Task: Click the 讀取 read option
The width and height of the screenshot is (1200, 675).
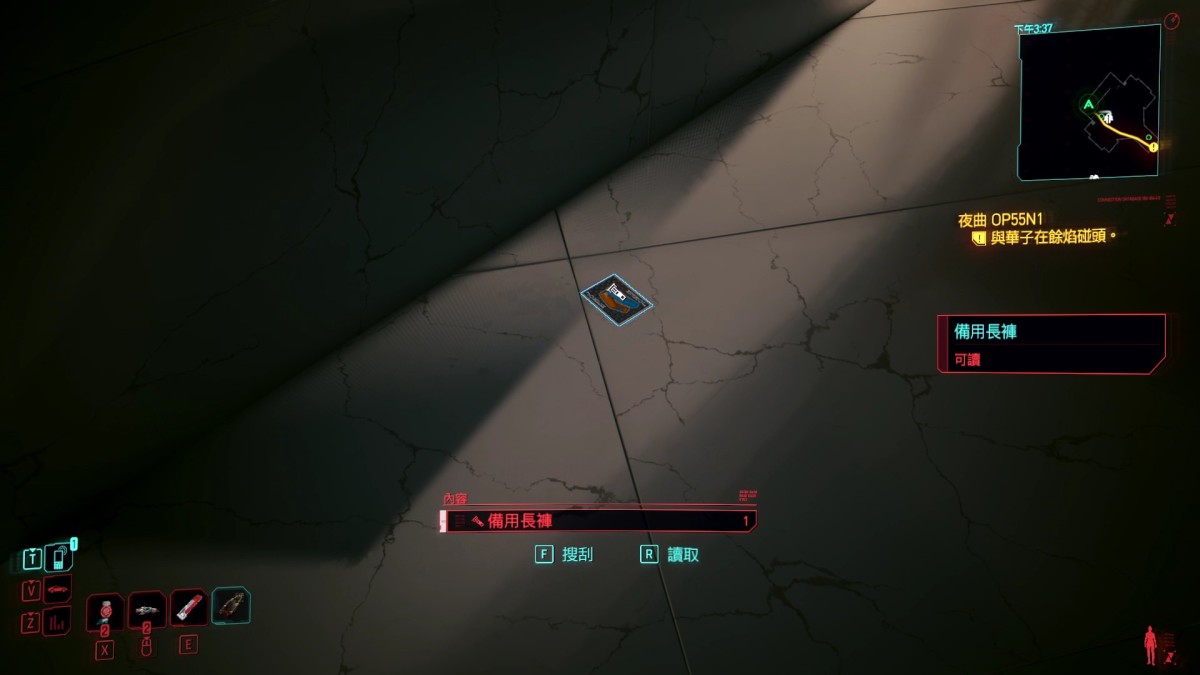Action: pos(670,554)
